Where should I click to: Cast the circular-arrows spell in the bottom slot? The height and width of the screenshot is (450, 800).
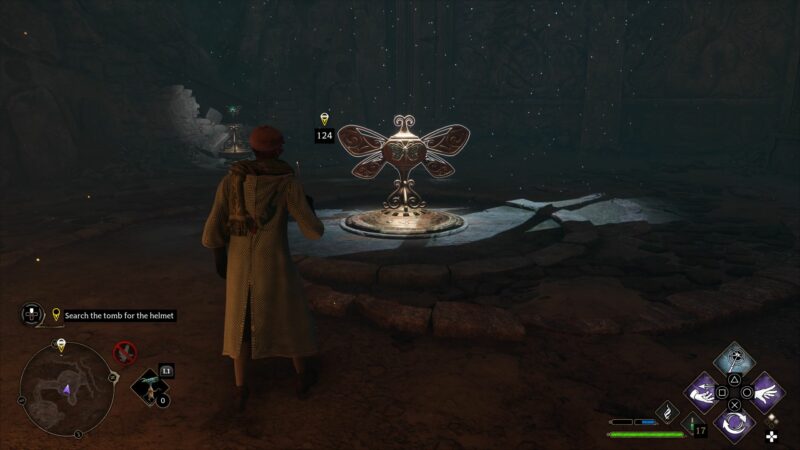pos(735,422)
